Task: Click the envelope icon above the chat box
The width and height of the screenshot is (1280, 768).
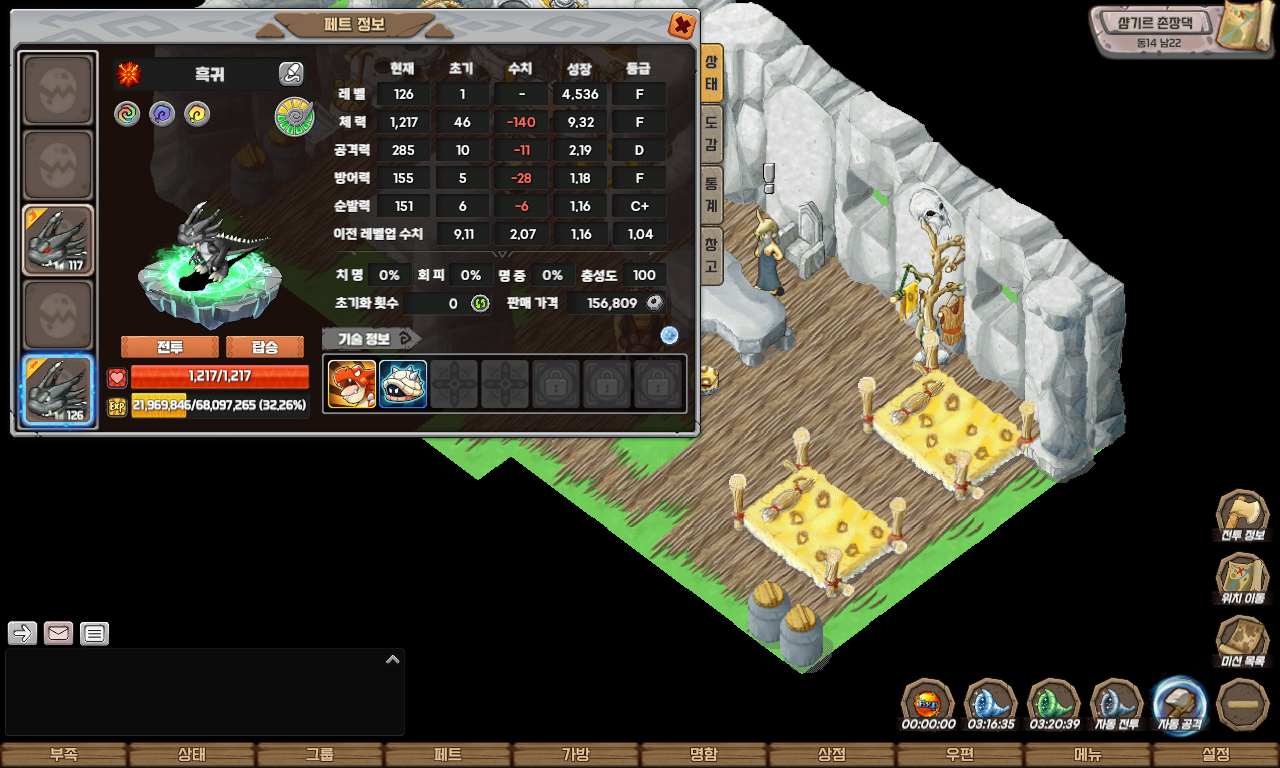Action: (x=58, y=633)
